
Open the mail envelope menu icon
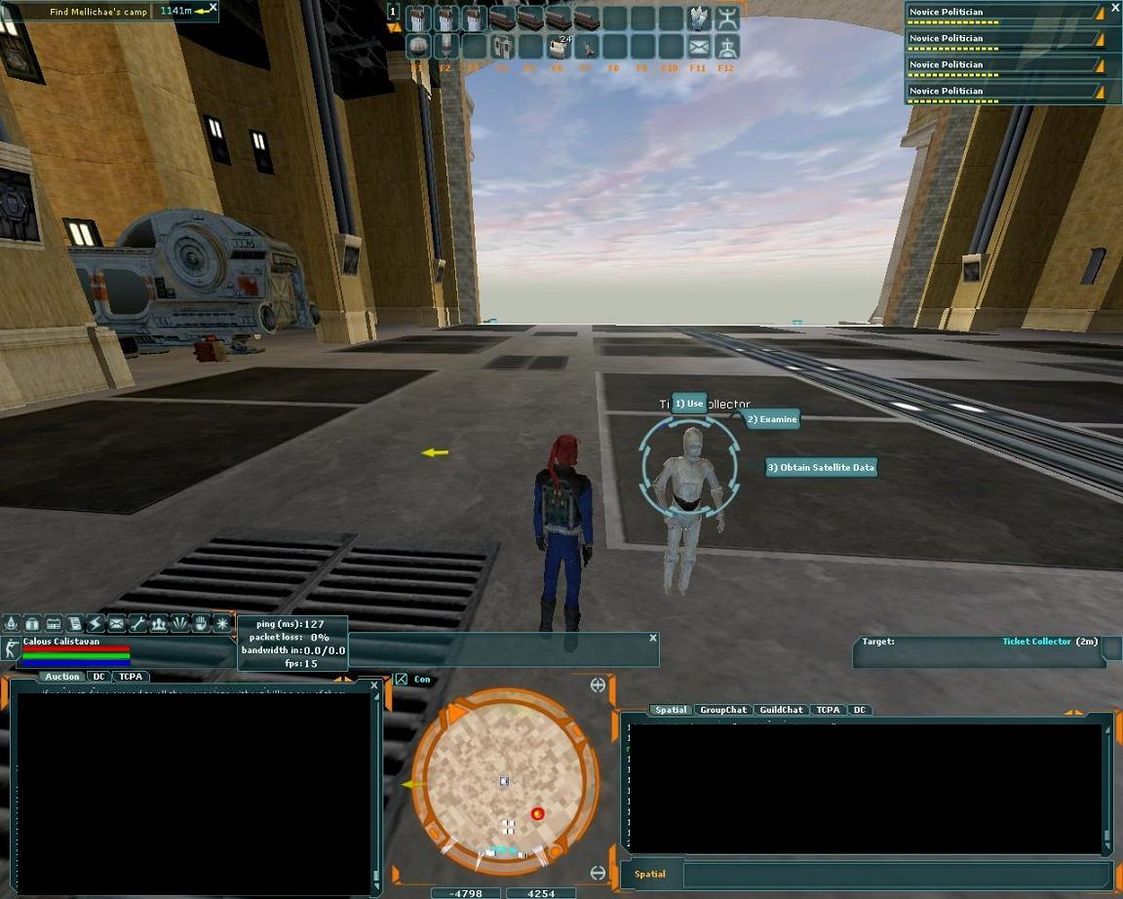117,624
